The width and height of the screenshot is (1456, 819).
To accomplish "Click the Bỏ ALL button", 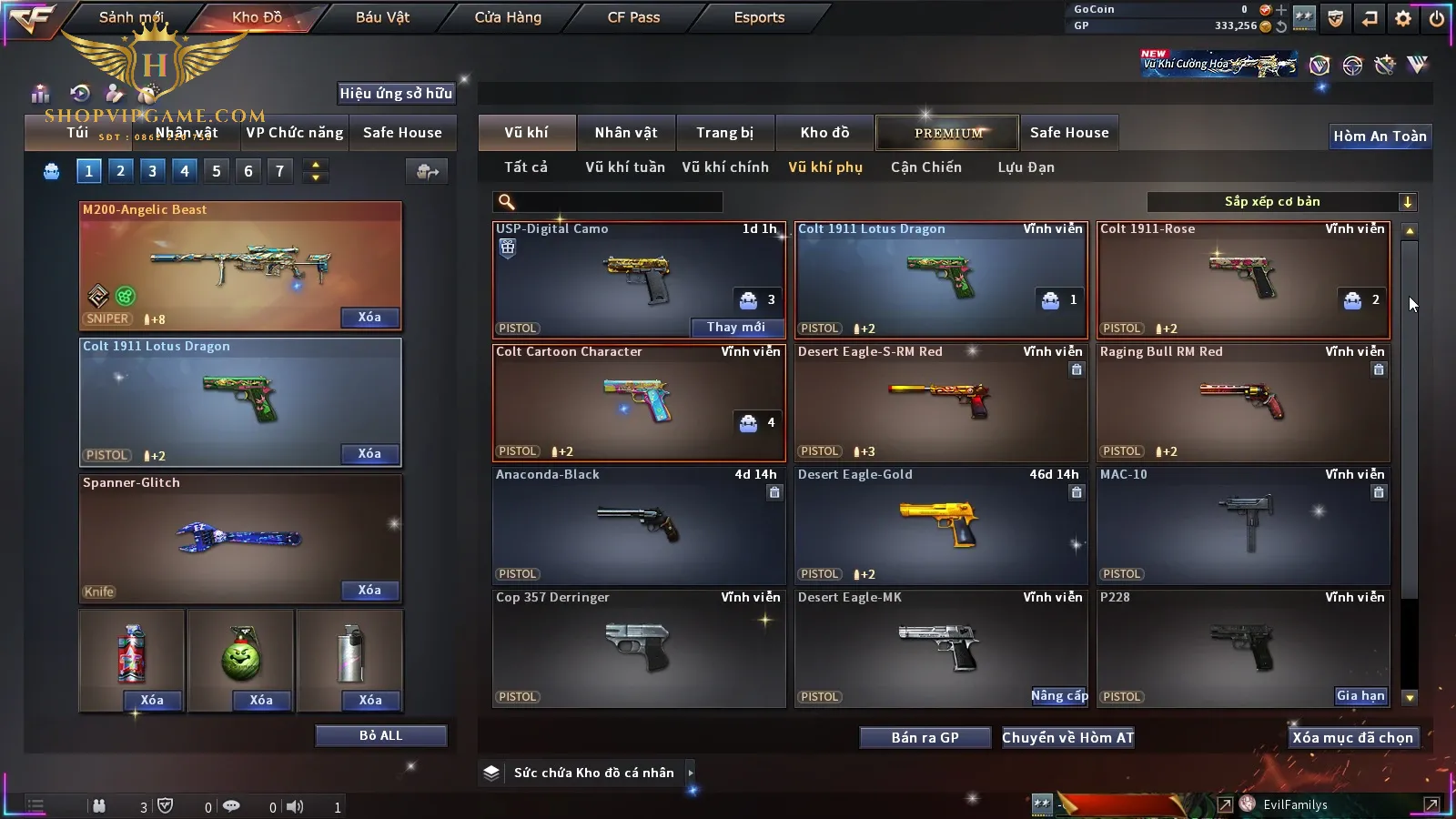I will pyautogui.click(x=380, y=735).
